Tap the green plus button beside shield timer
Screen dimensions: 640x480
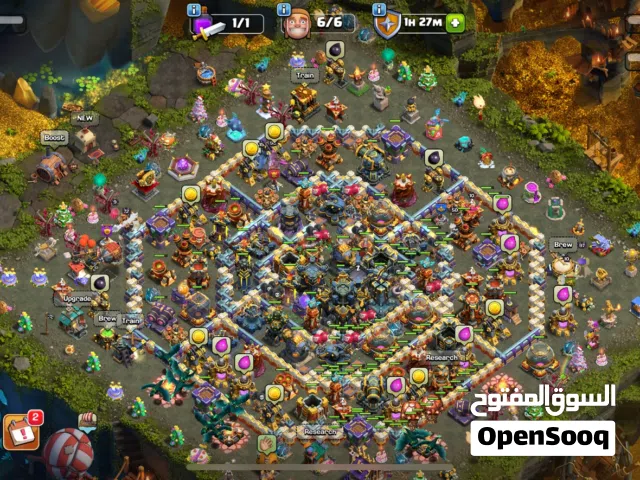(x=456, y=22)
